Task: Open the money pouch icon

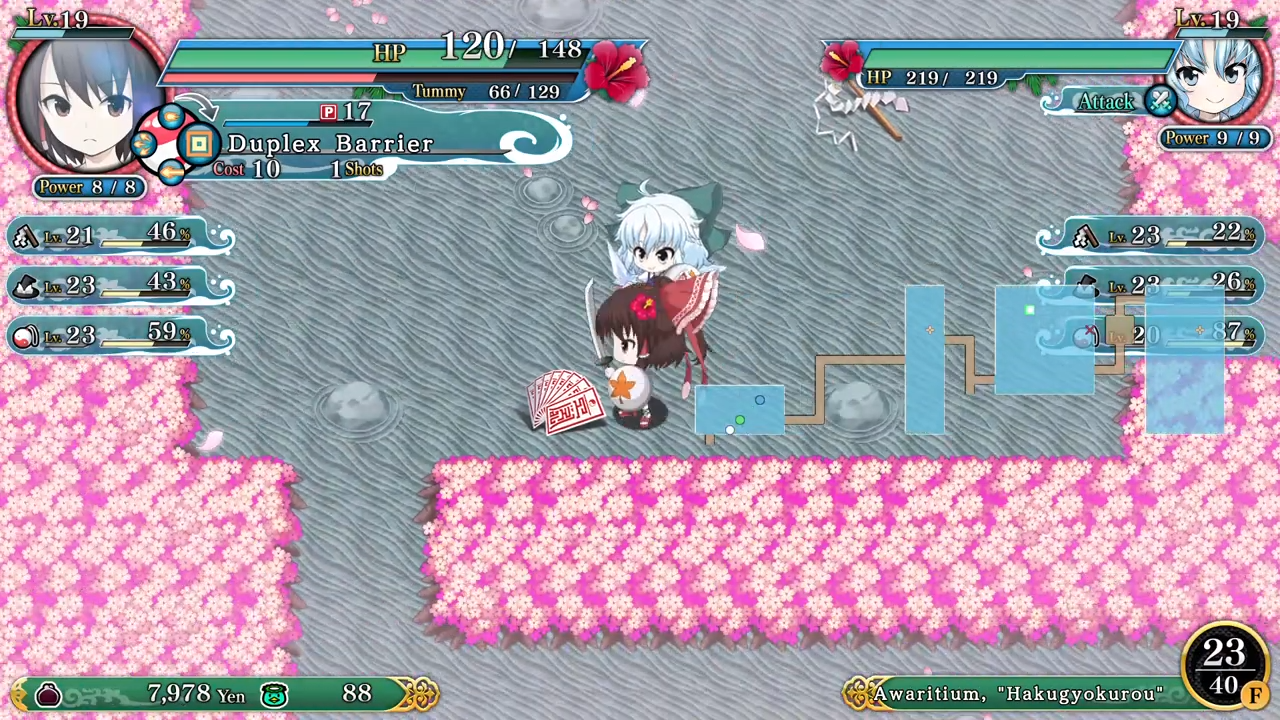Action: pyautogui.click(x=48, y=693)
